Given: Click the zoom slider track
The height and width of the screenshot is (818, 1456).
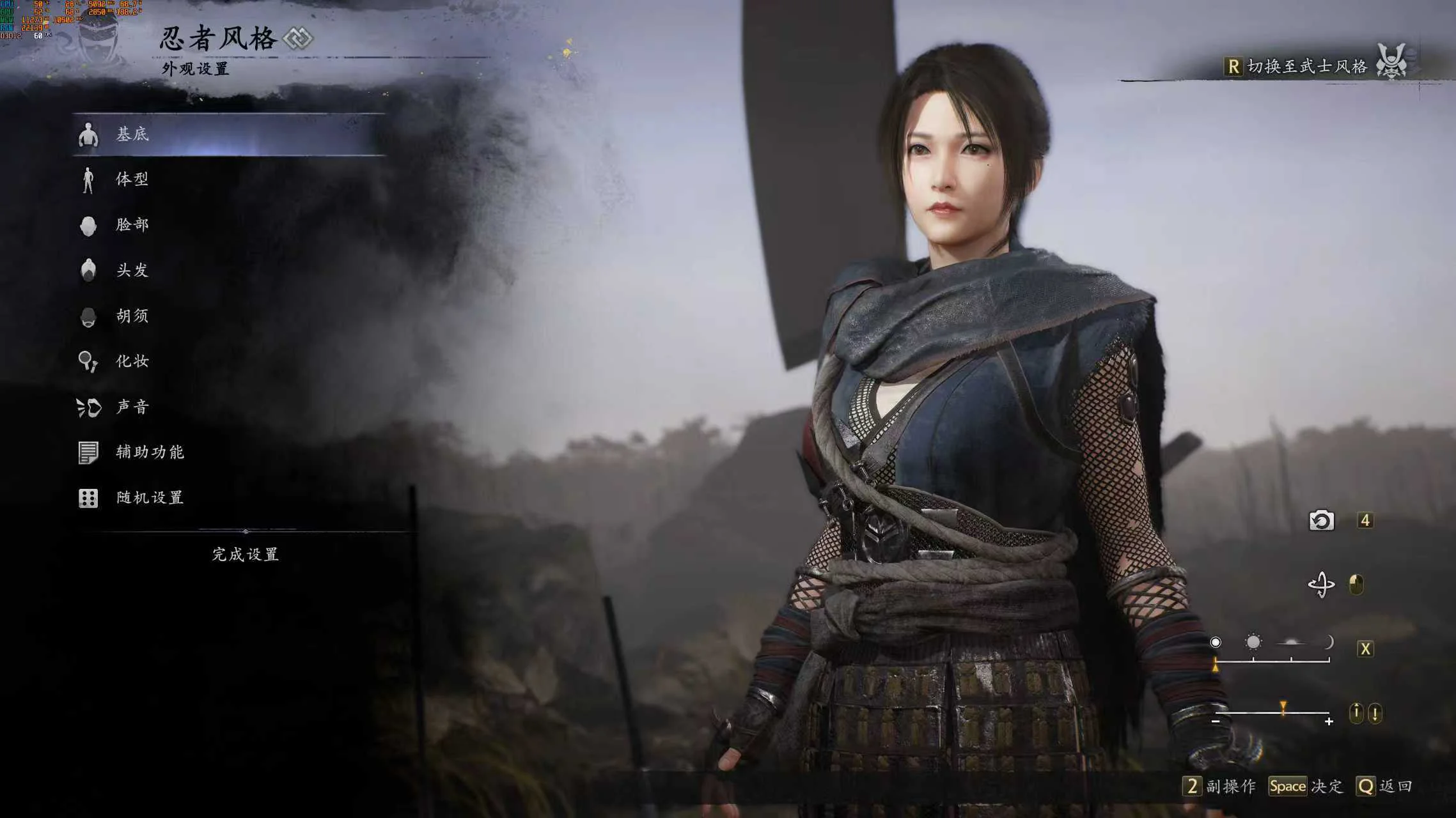Looking at the screenshot, I should 1272,712.
